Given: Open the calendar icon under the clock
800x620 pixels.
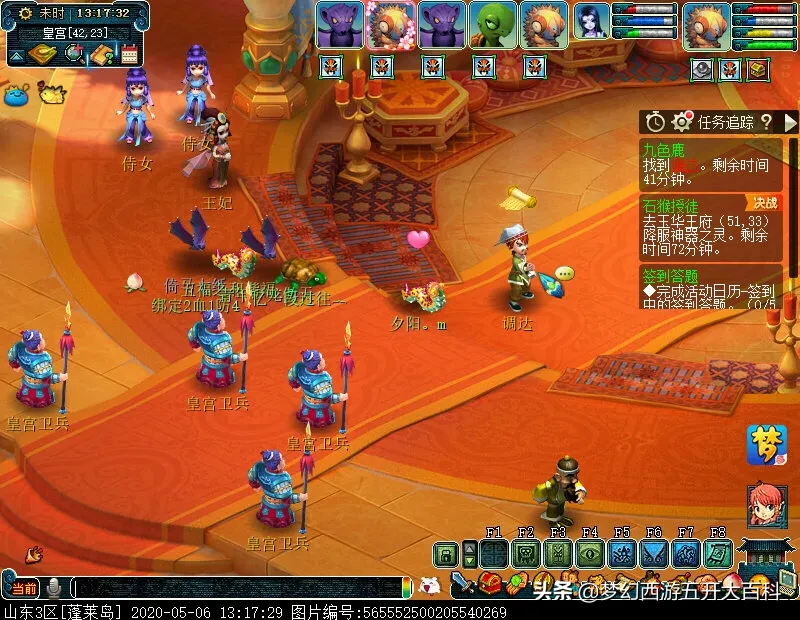Looking at the screenshot, I should [129, 54].
